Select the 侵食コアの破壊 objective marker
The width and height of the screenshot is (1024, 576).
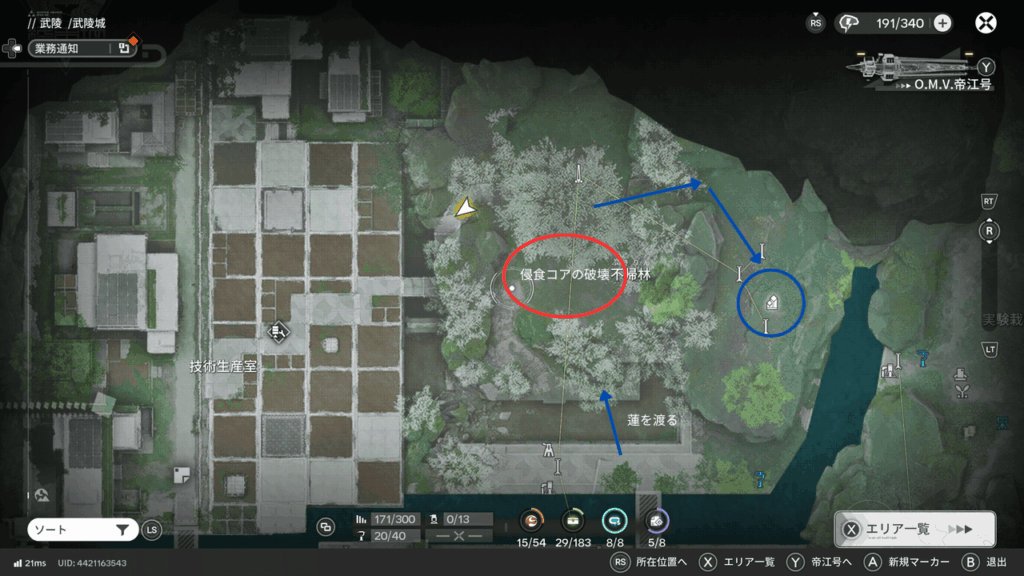pos(512,288)
